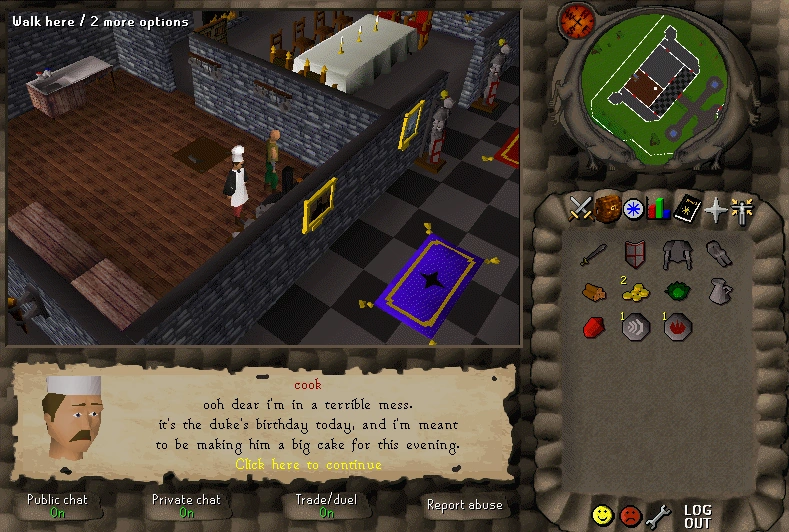Open the blue star icon tab

click(x=633, y=209)
